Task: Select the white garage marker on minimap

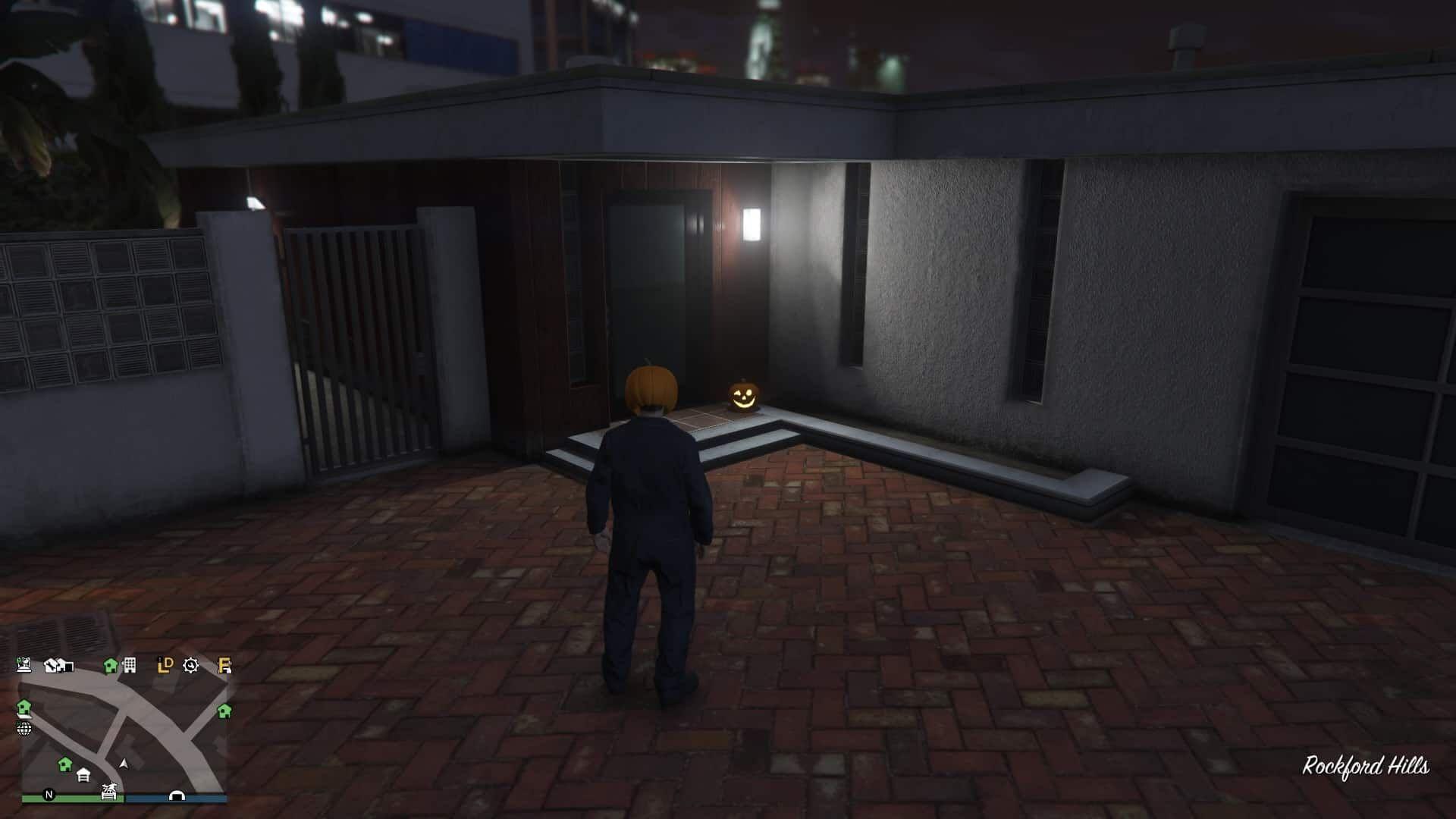Action: point(83,775)
